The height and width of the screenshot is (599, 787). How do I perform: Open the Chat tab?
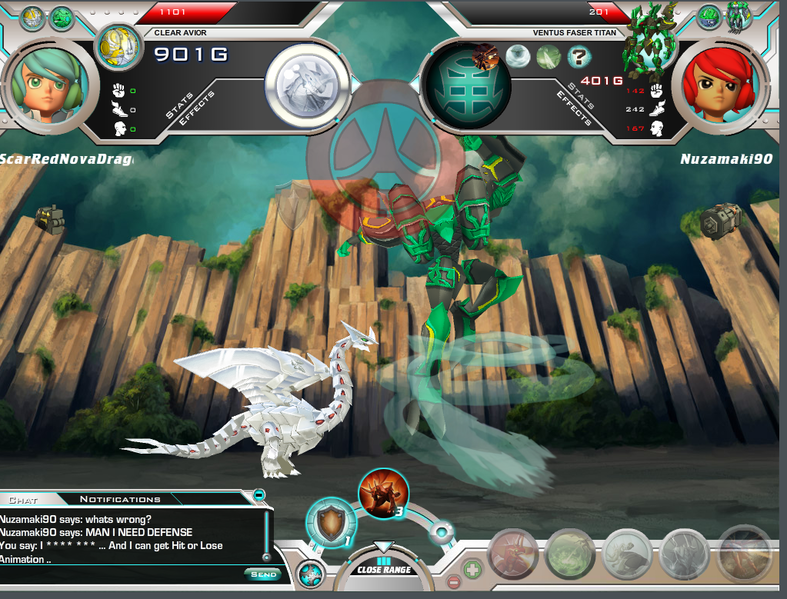click(x=23, y=499)
